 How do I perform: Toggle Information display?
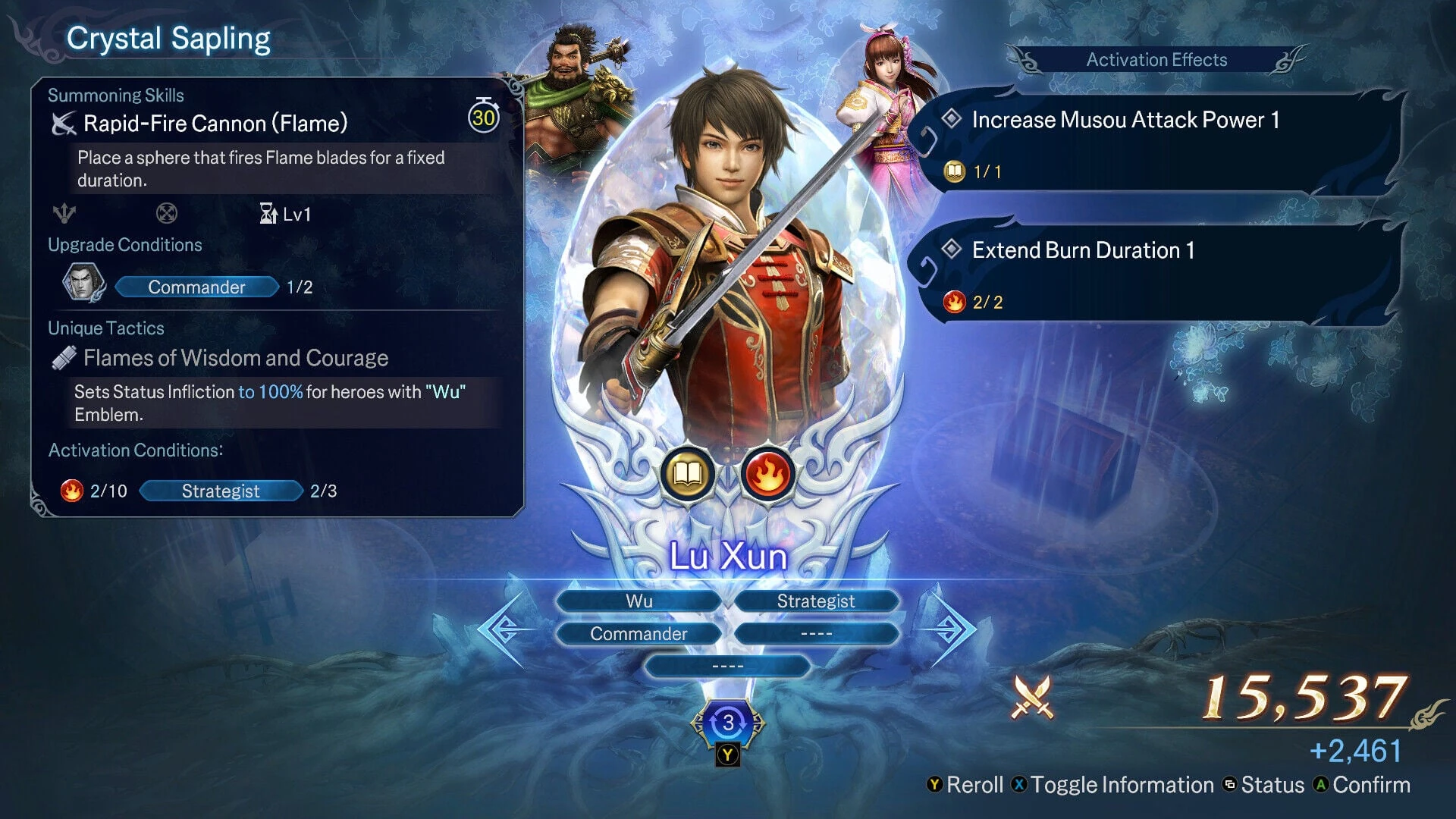pos(1113,785)
